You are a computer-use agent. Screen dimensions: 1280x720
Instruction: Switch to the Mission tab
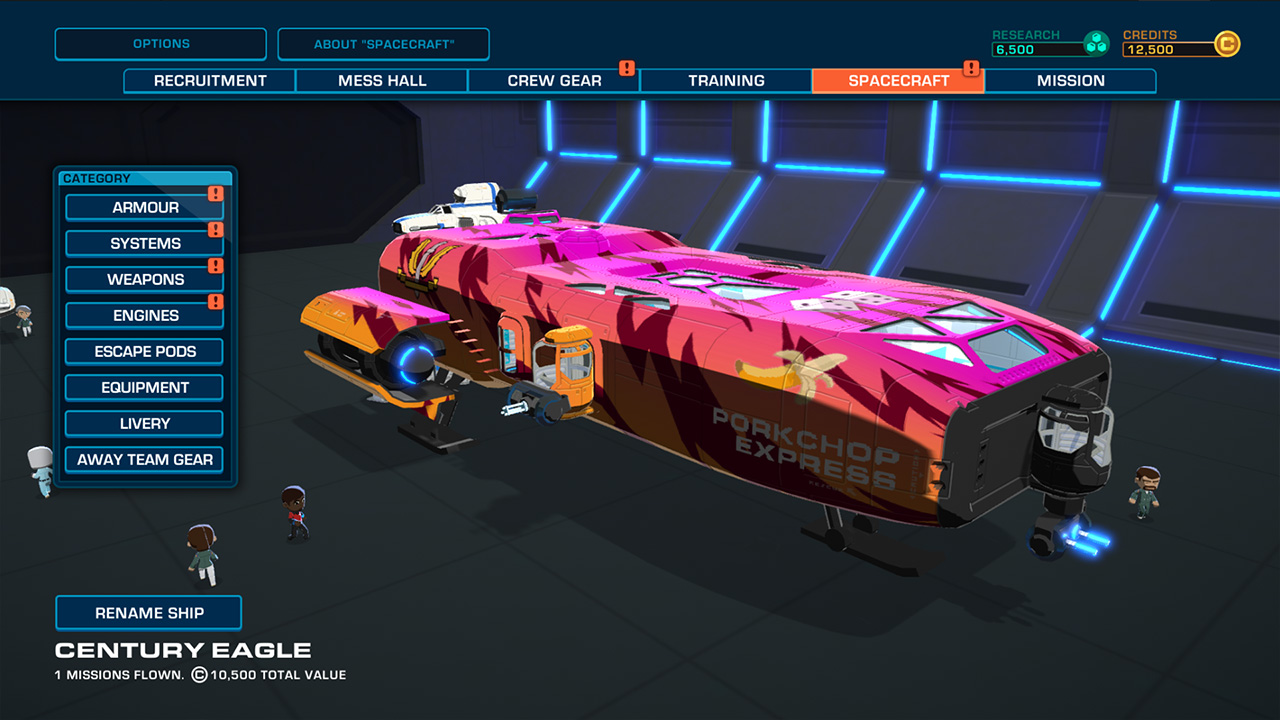(x=1070, y=81)
